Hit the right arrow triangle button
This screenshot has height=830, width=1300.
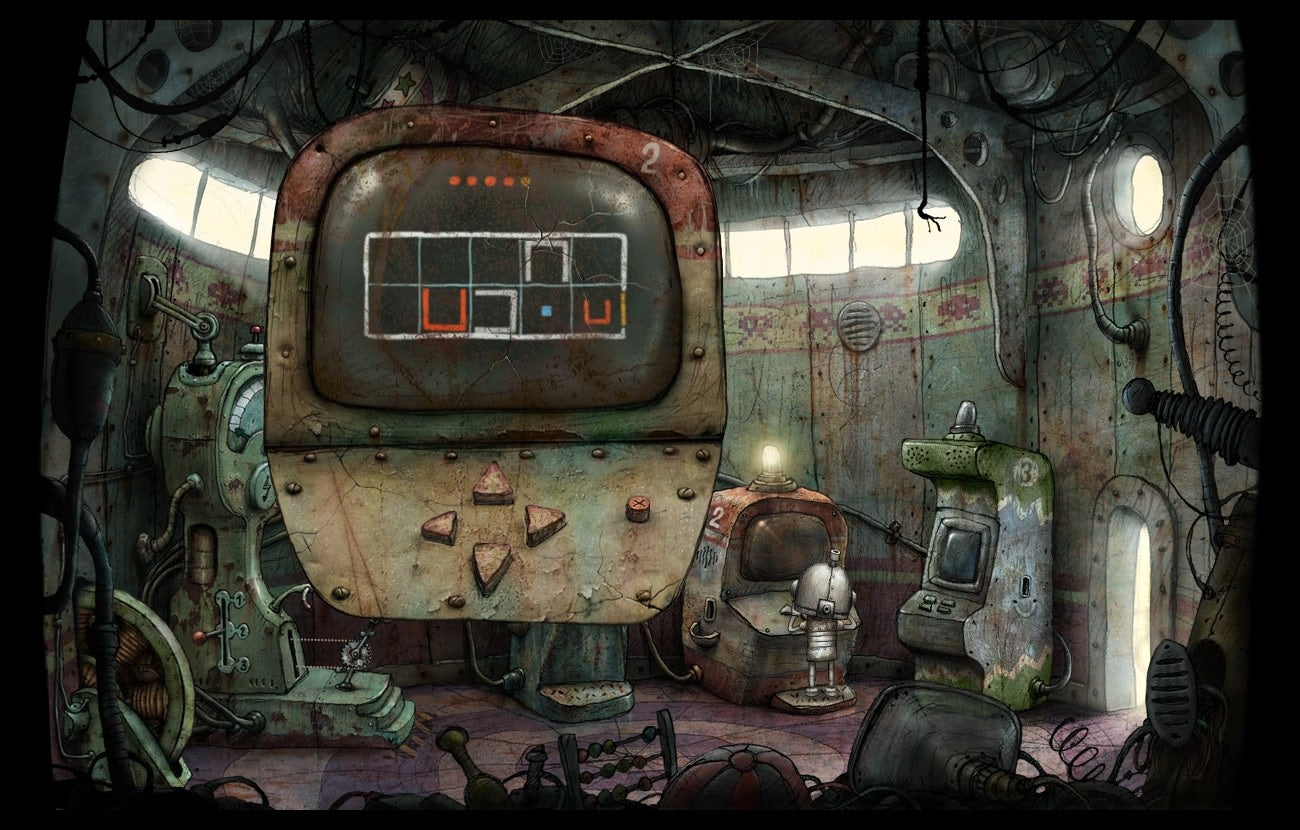click(x=543, y=523)
